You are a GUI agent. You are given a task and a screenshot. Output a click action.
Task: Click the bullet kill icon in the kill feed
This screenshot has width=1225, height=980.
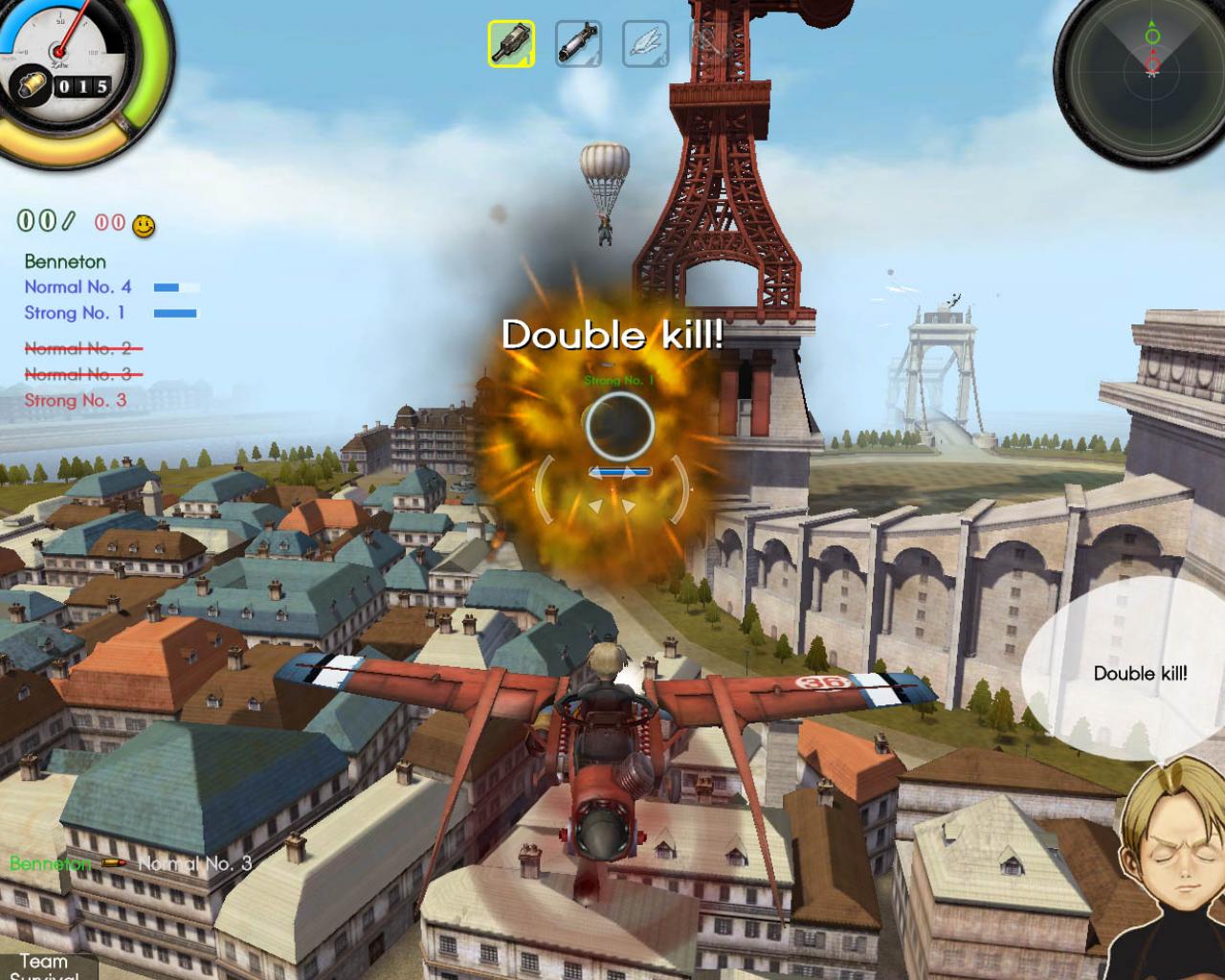(x=114, y=863)
